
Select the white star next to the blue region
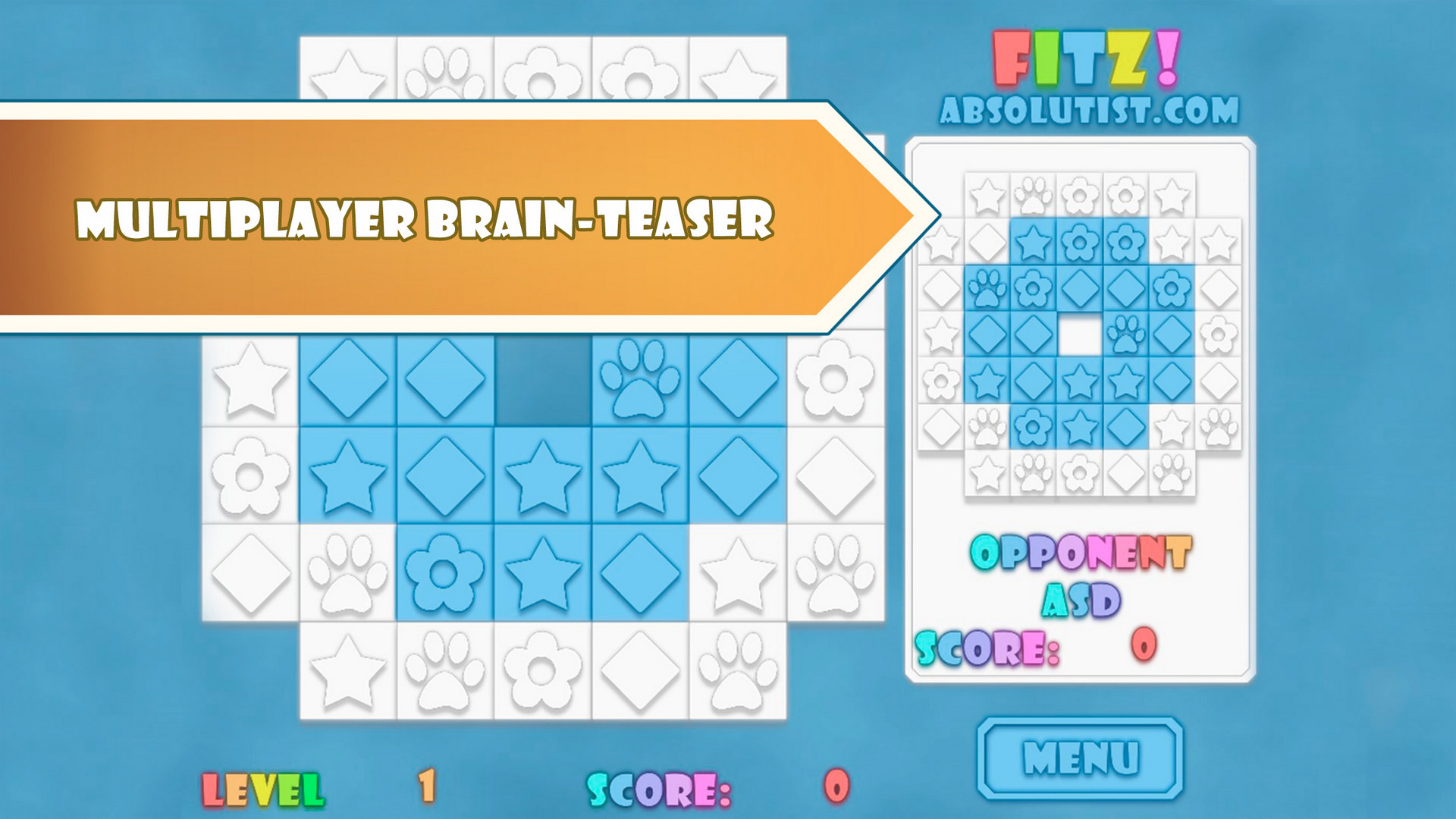tap(738, 573)
